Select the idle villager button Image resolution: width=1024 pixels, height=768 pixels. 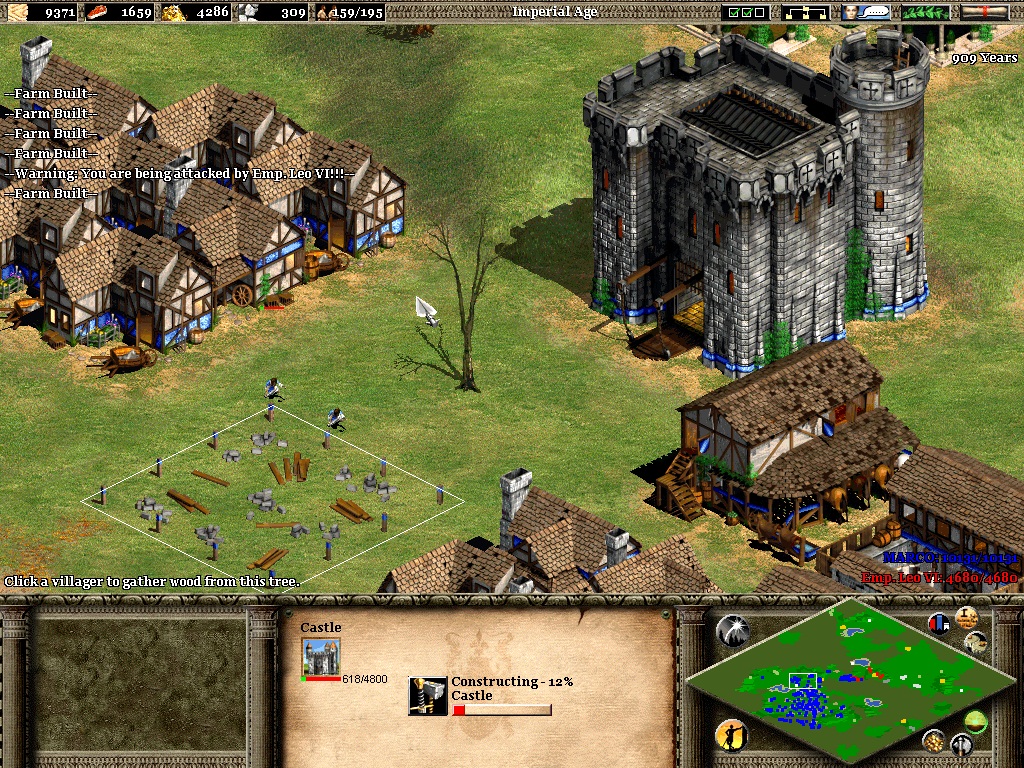click(731, 736)
